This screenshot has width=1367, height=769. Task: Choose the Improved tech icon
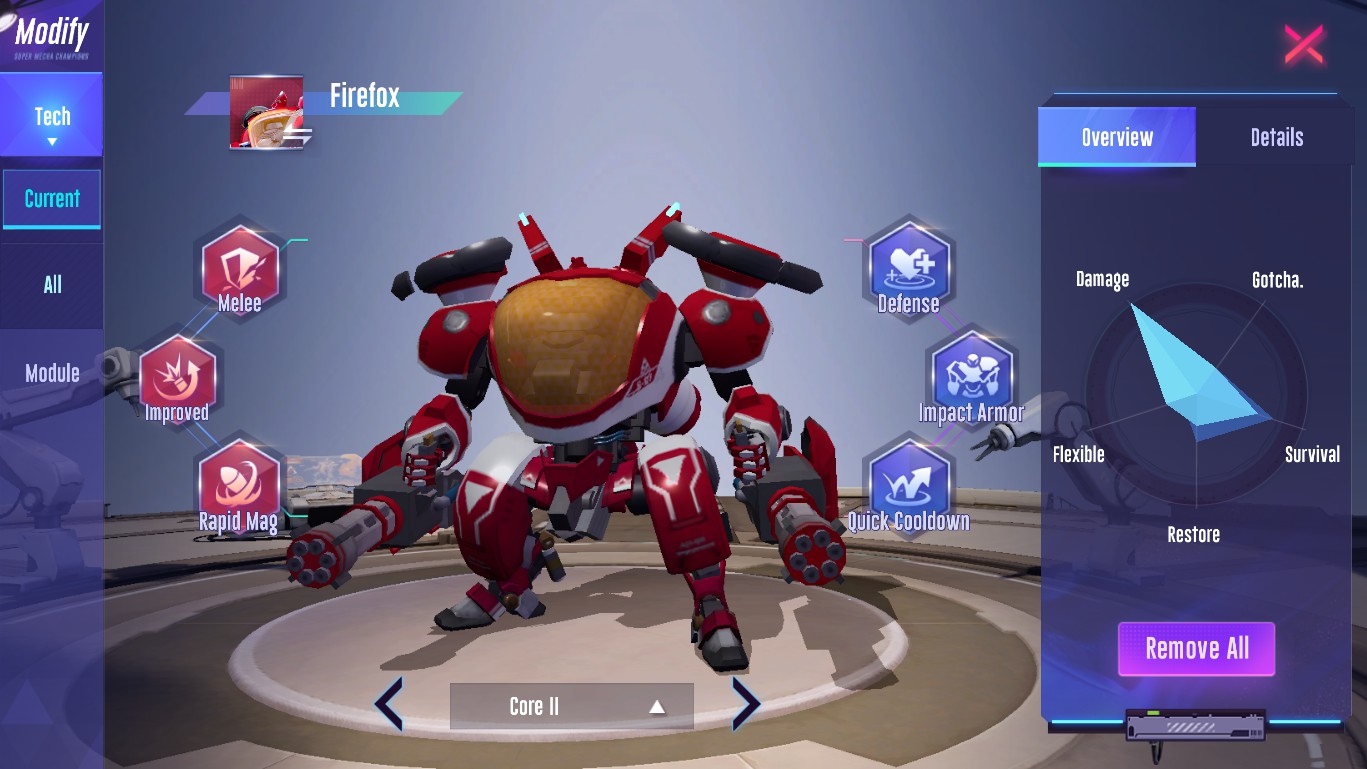[x=177, y=378]
